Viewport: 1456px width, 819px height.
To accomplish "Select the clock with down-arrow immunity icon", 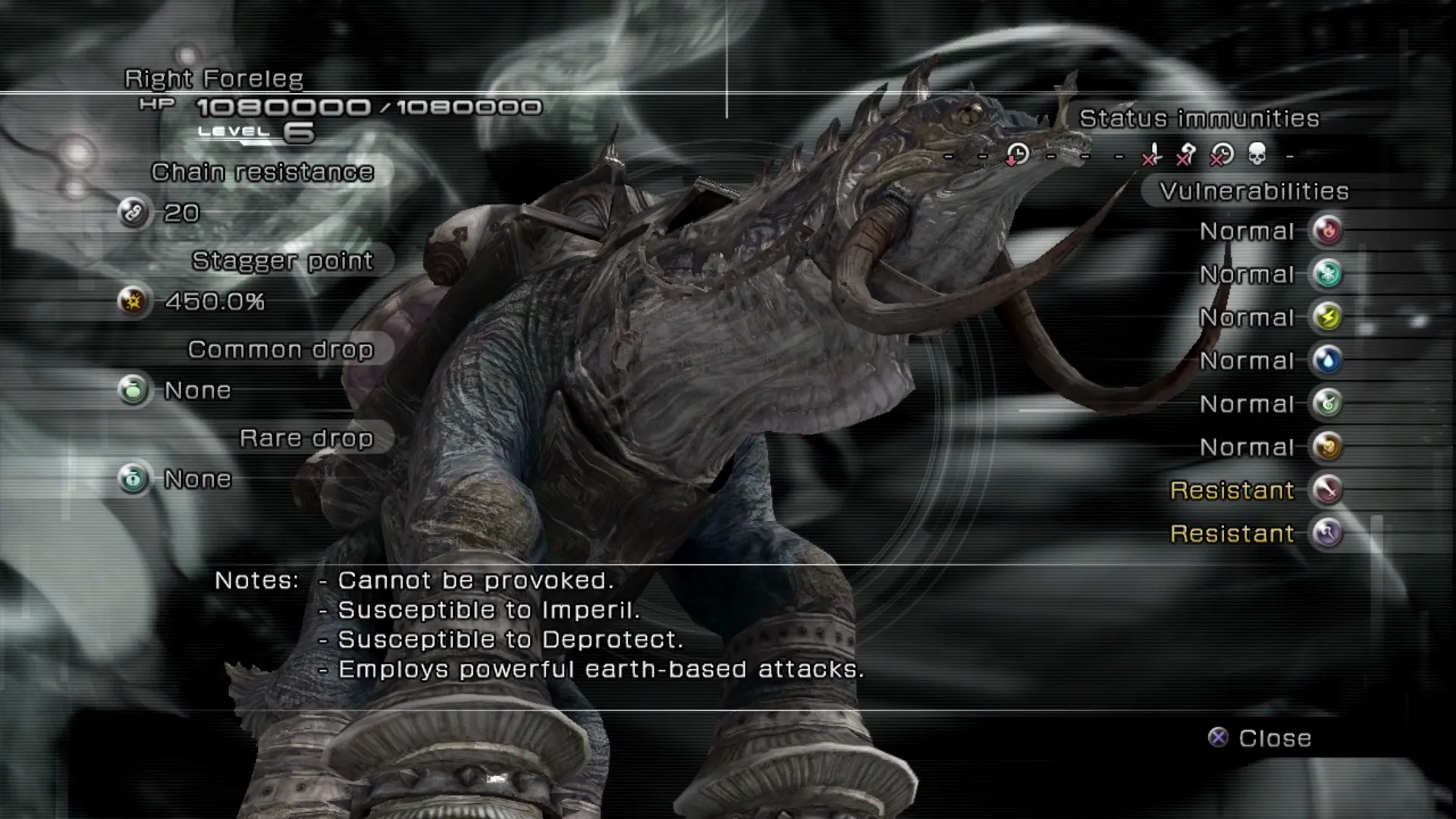I will (x=1017, y=155).
